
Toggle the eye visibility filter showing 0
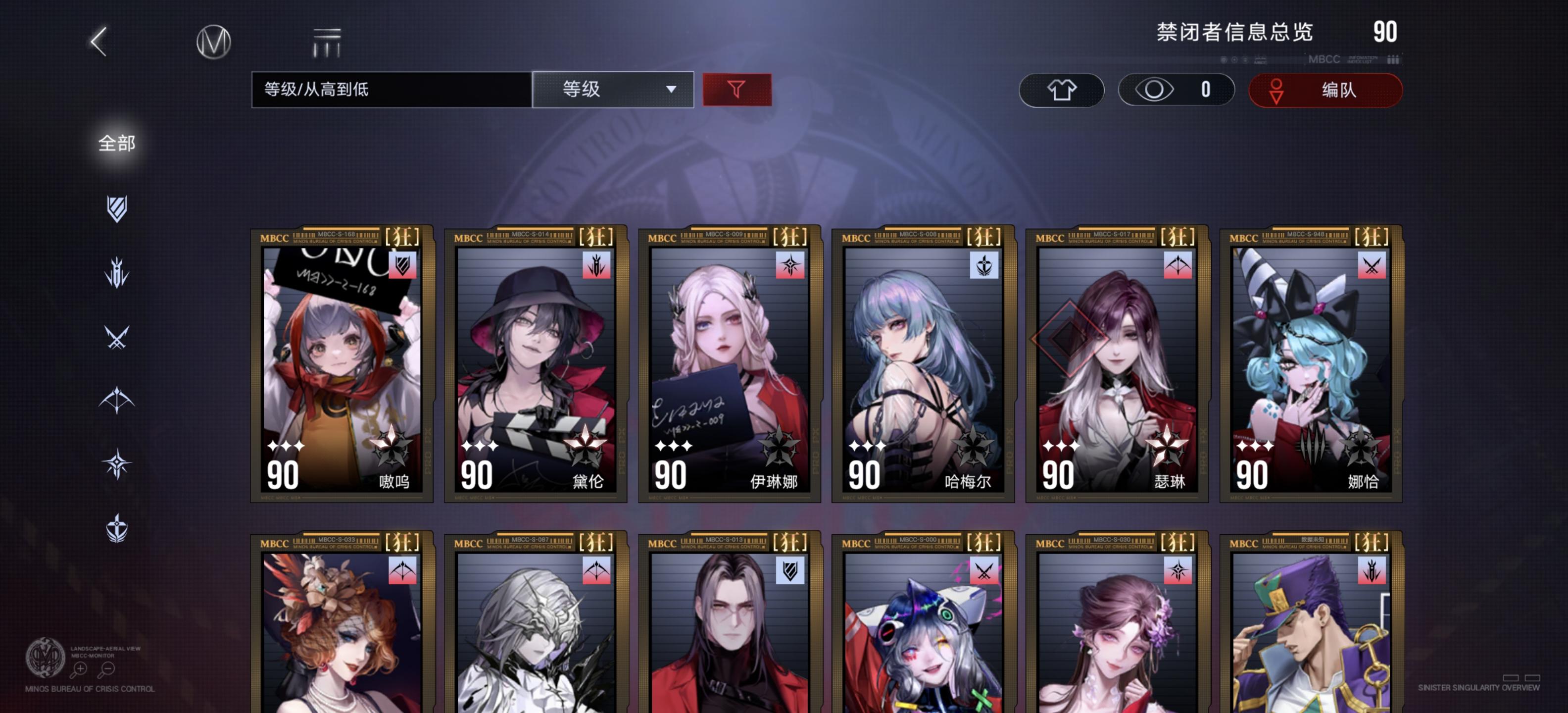(1175, 89)
